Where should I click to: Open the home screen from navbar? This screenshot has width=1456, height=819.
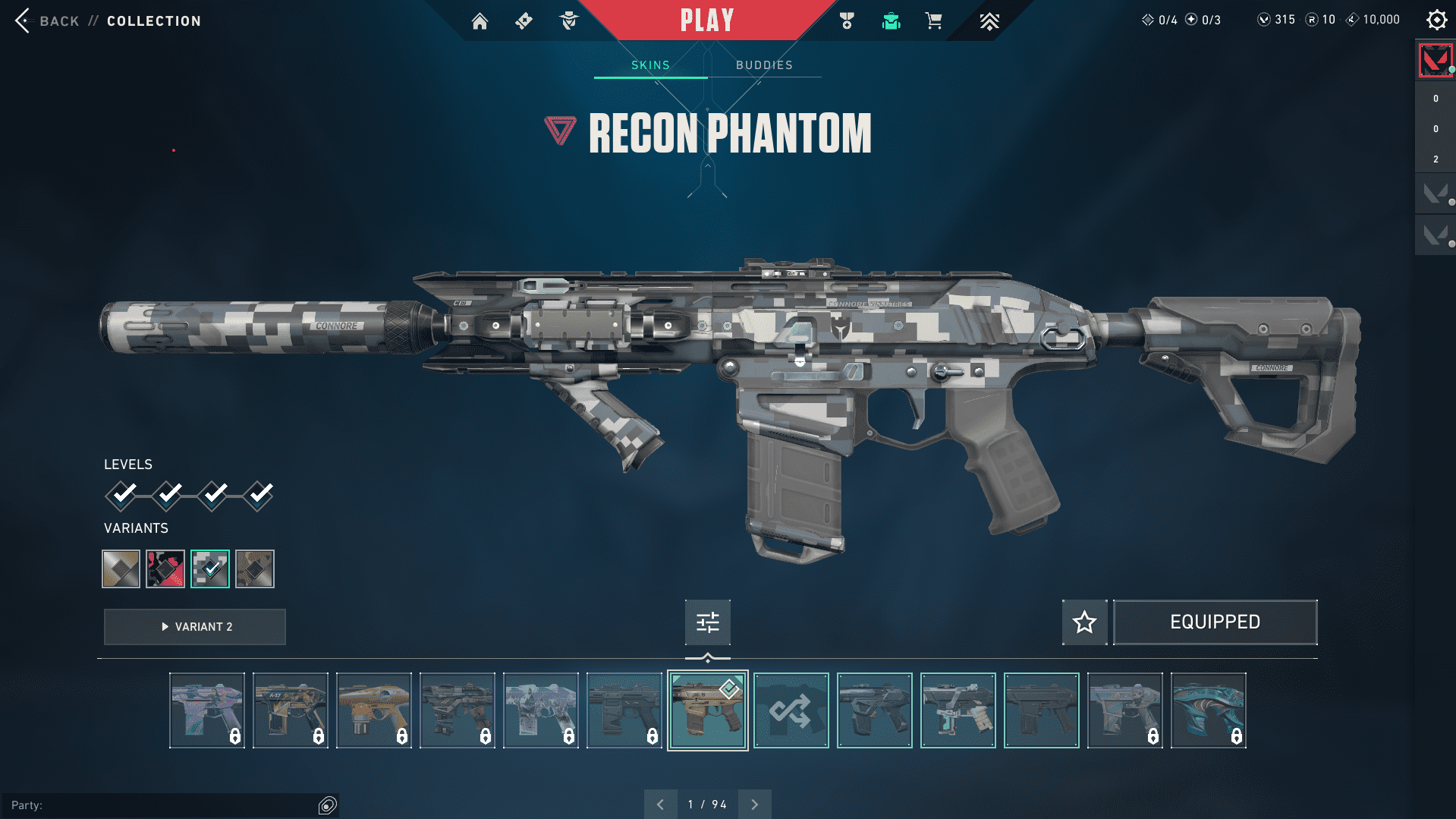tap(480, 21)
